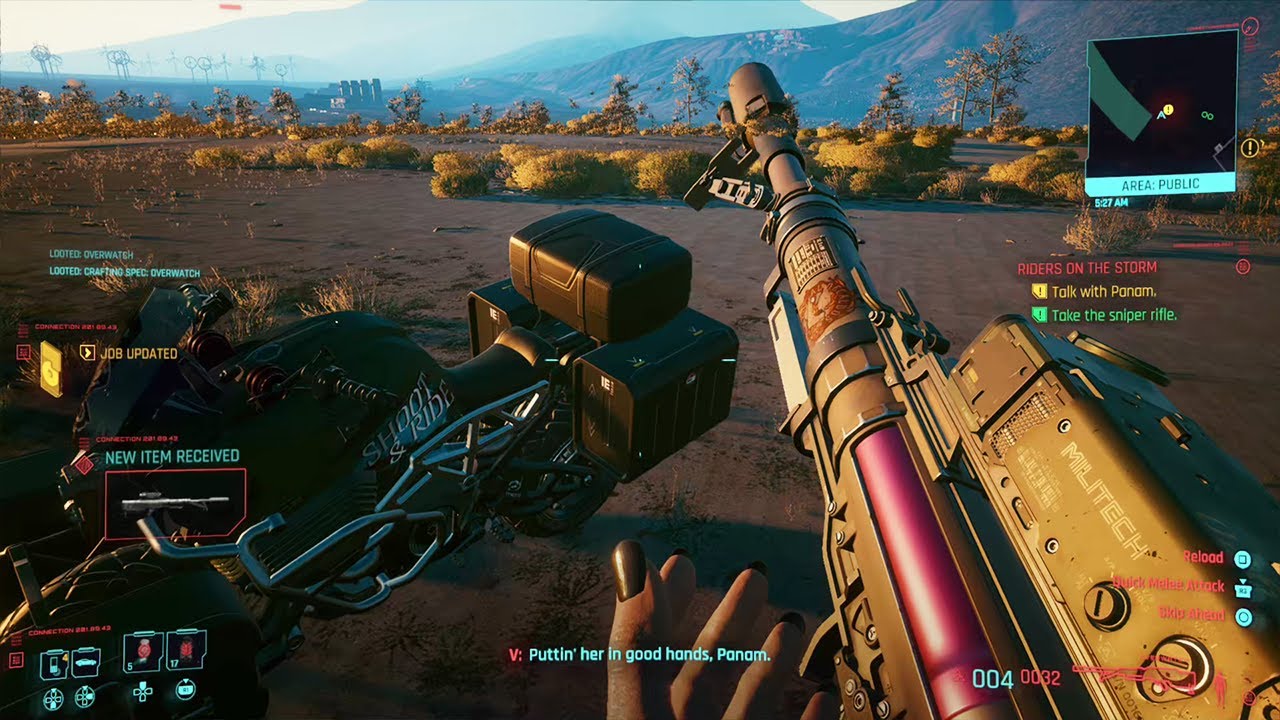Viewport: 1280px width, 720px height.
Task: Click the square button icon next to Reload
Action: (1243, 558)
